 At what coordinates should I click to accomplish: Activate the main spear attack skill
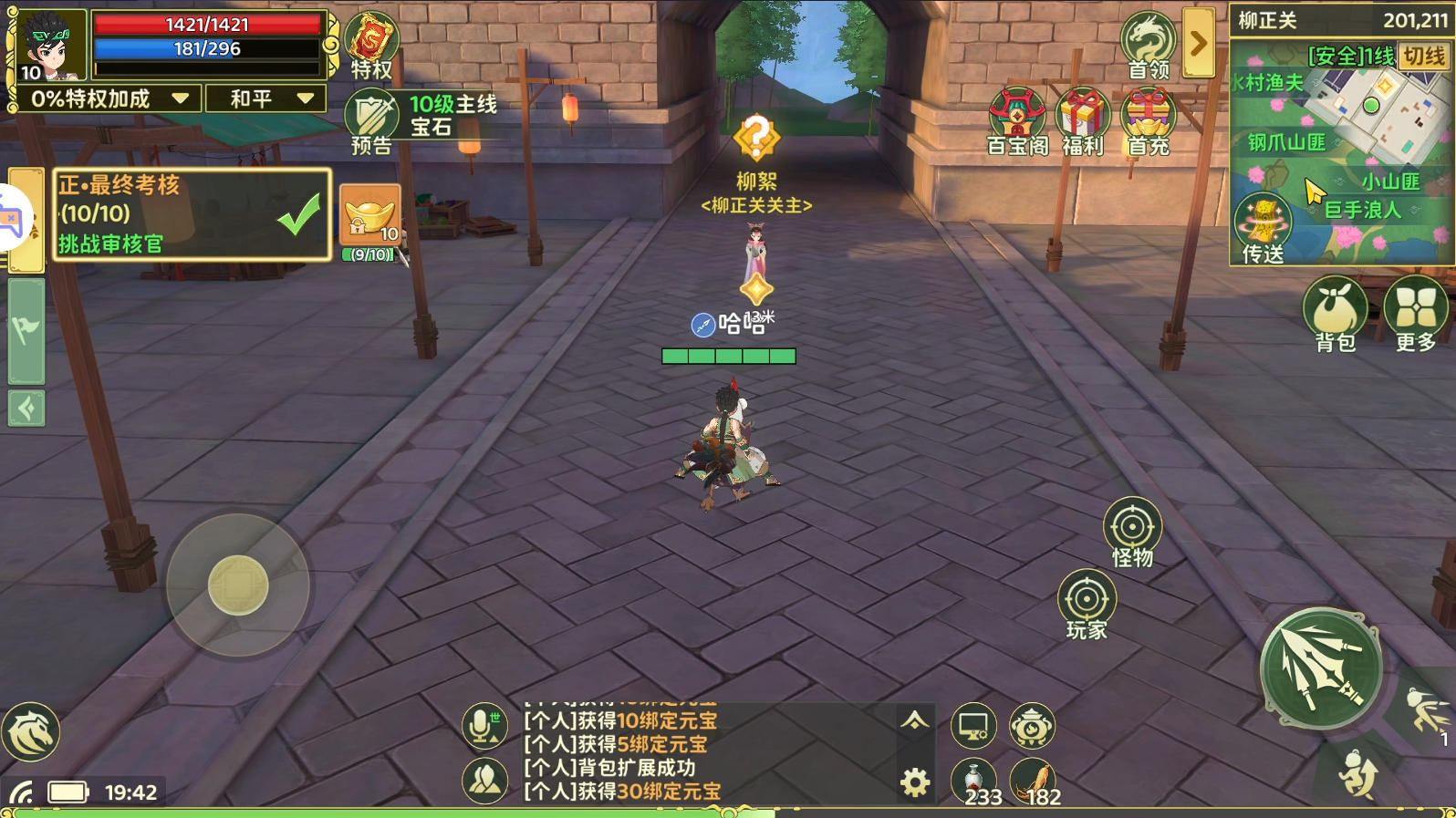point(1320,668)
